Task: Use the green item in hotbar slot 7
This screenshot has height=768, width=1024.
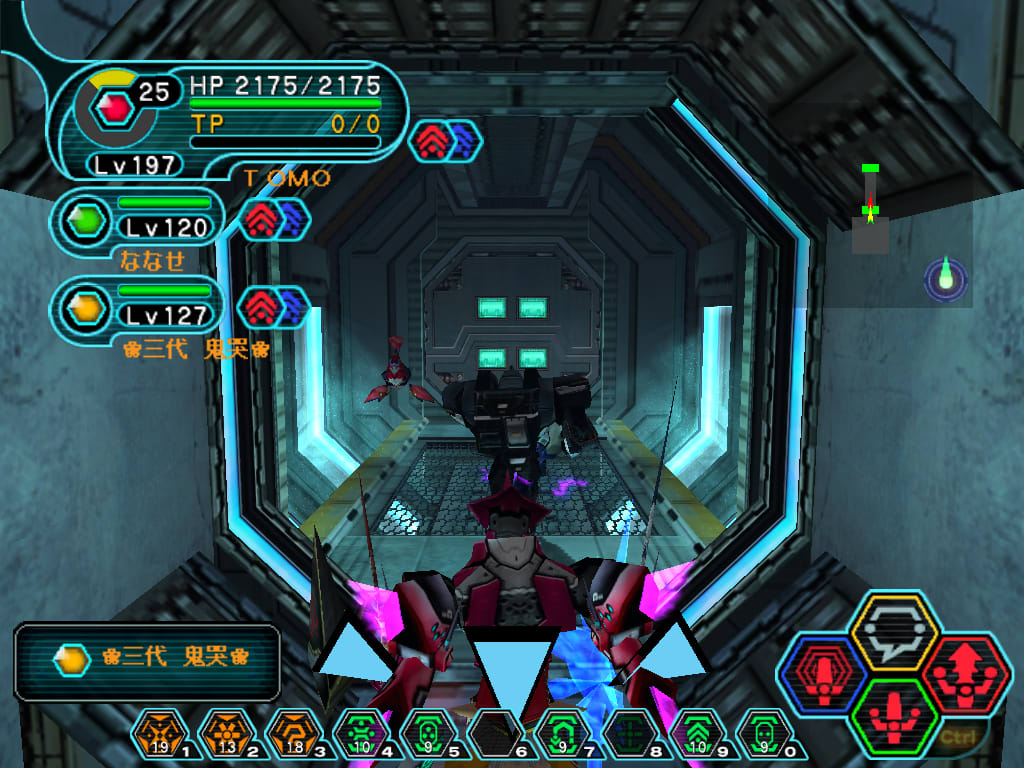Action: pos(558,737)
